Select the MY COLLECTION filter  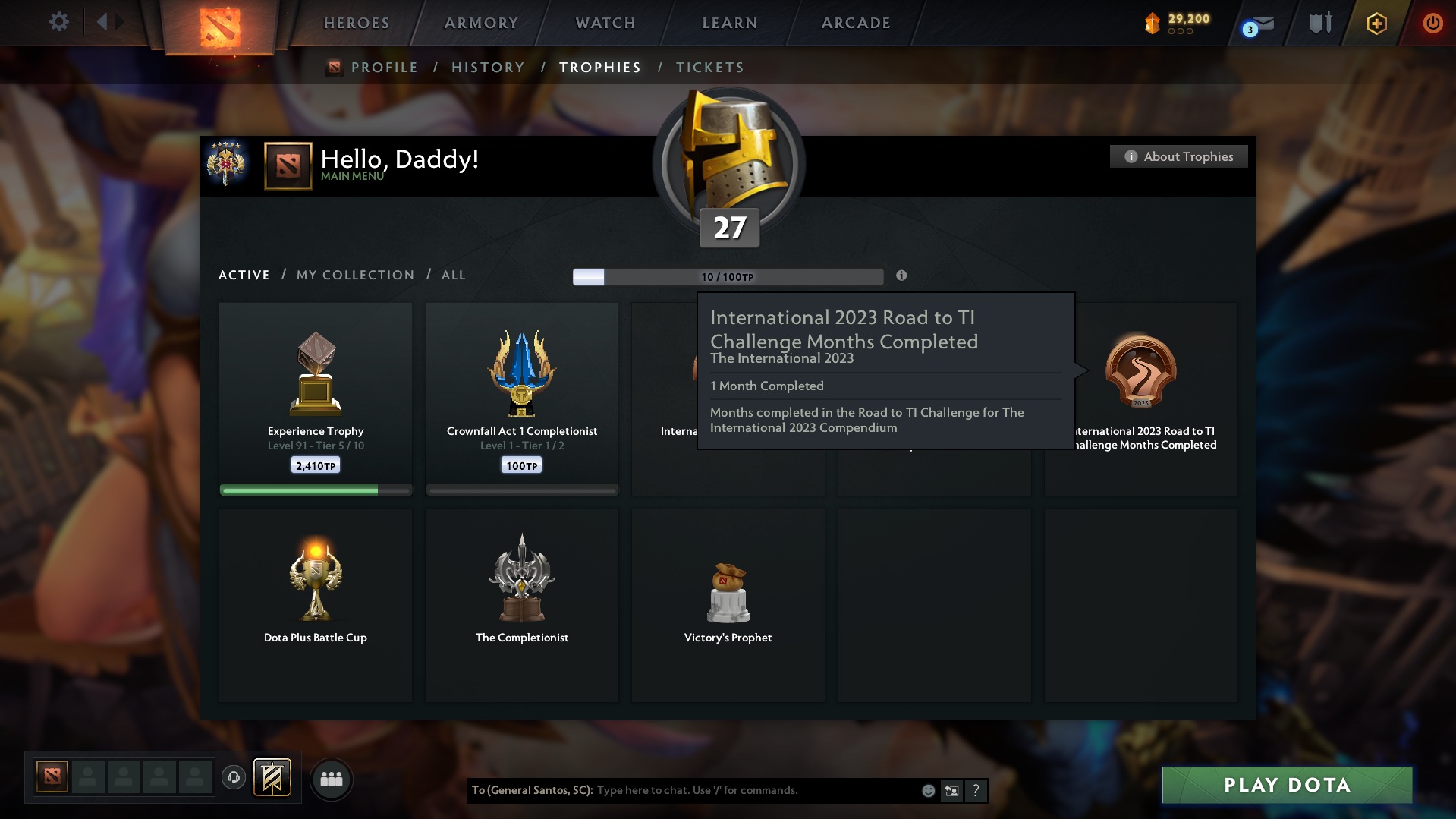(x=354, y=275)
